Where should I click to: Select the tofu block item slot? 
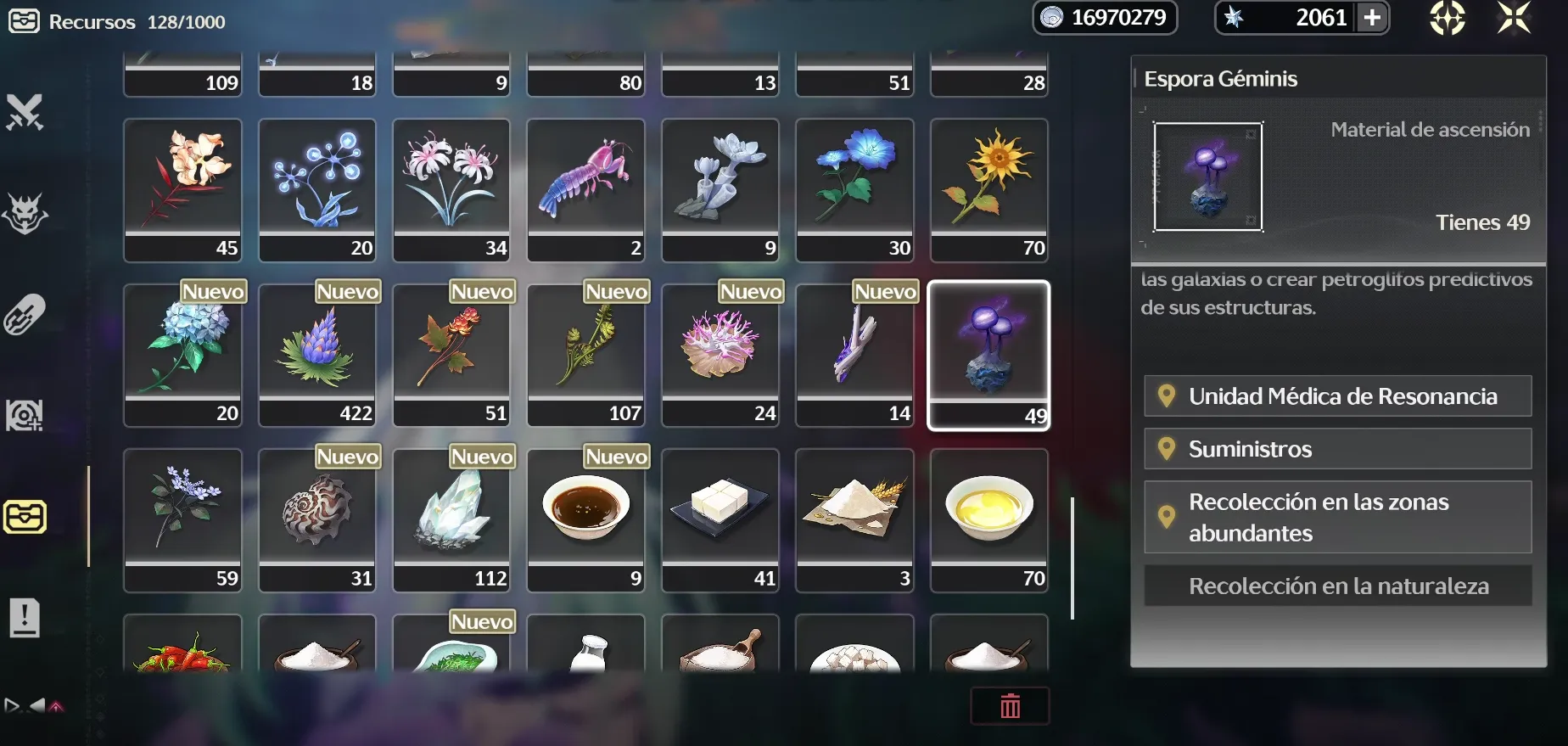click(x=720, y=519)
